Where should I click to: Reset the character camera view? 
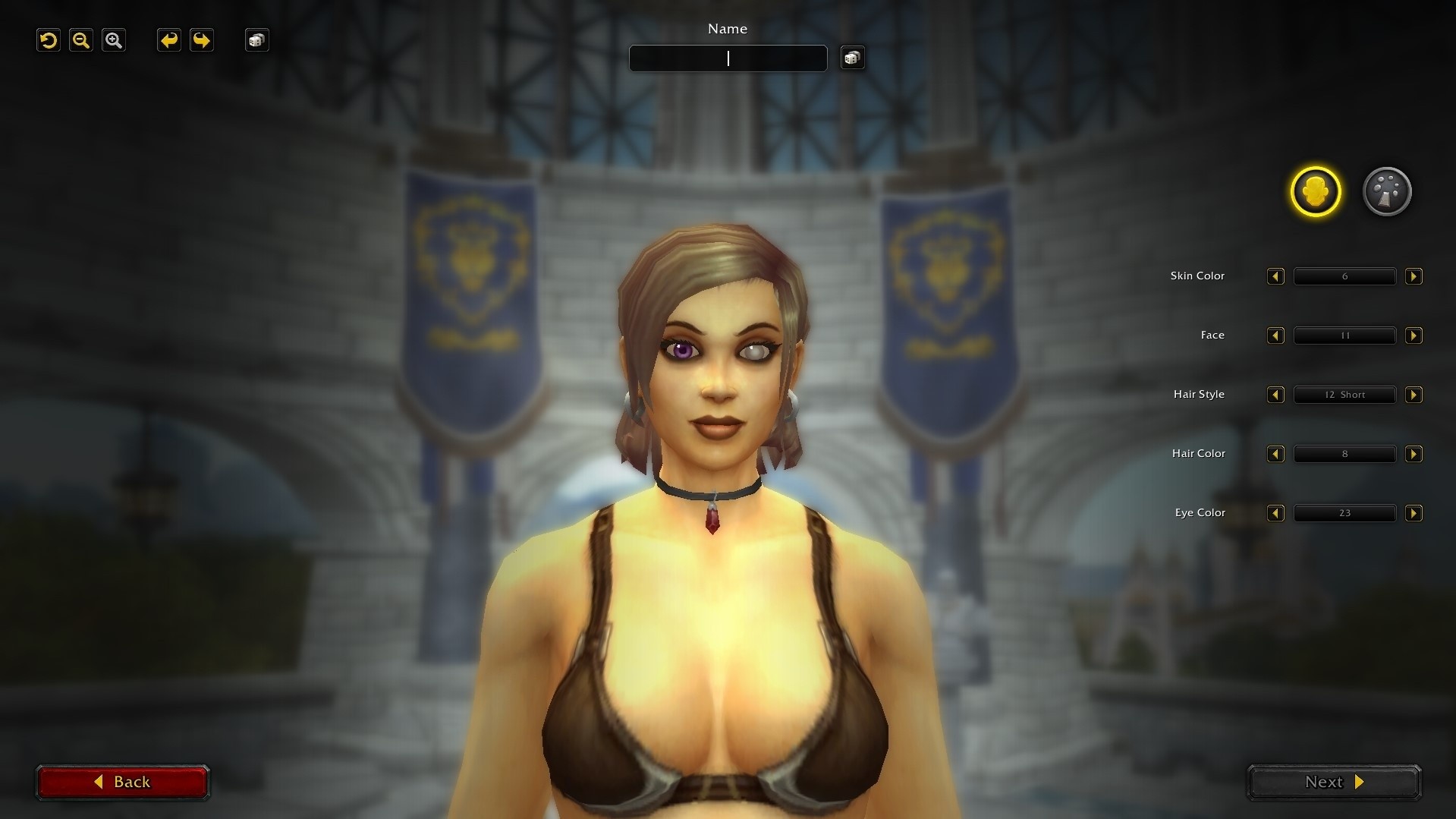point(49,40)
